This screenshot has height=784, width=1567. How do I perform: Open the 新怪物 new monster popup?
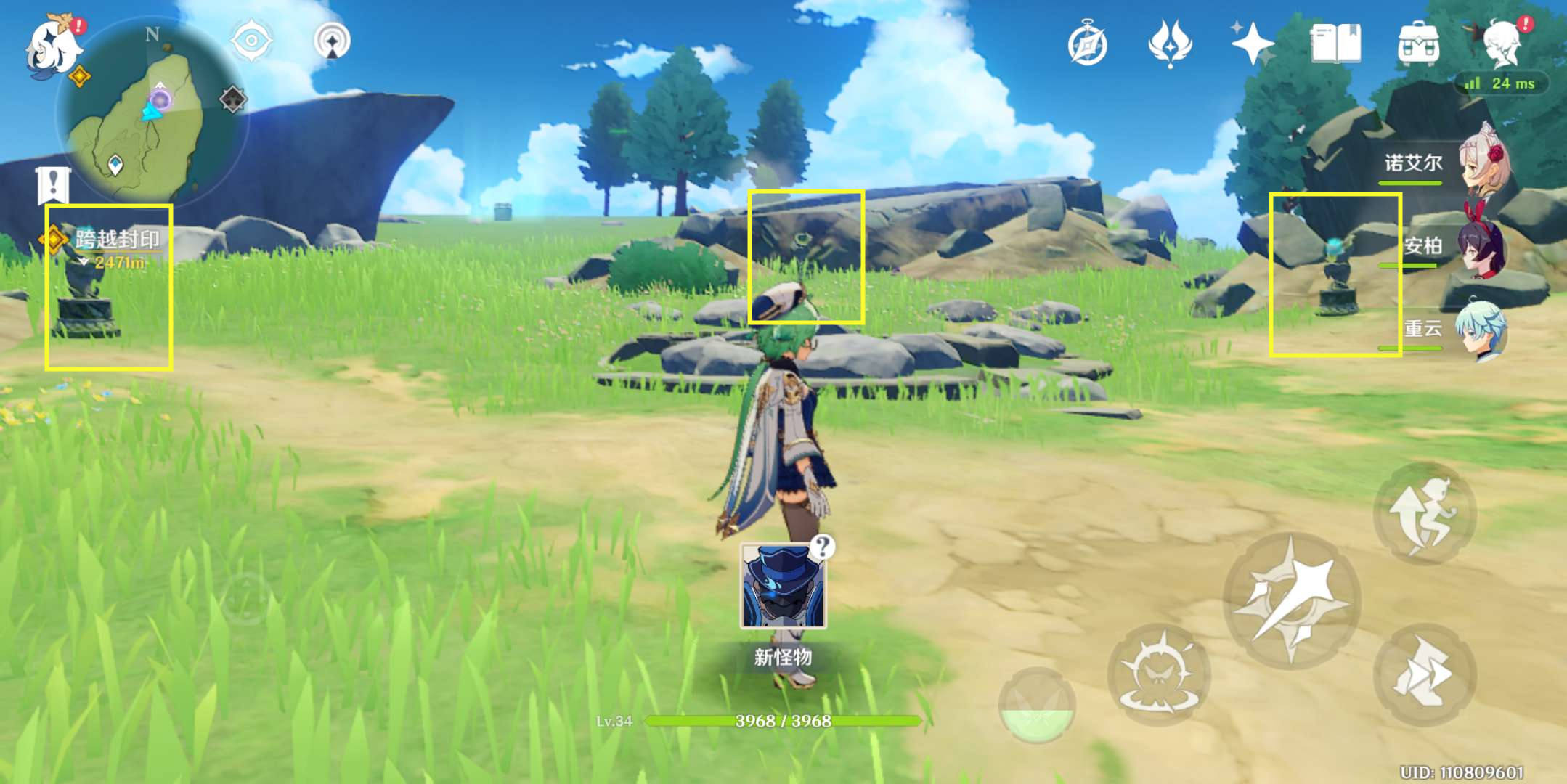783,587
